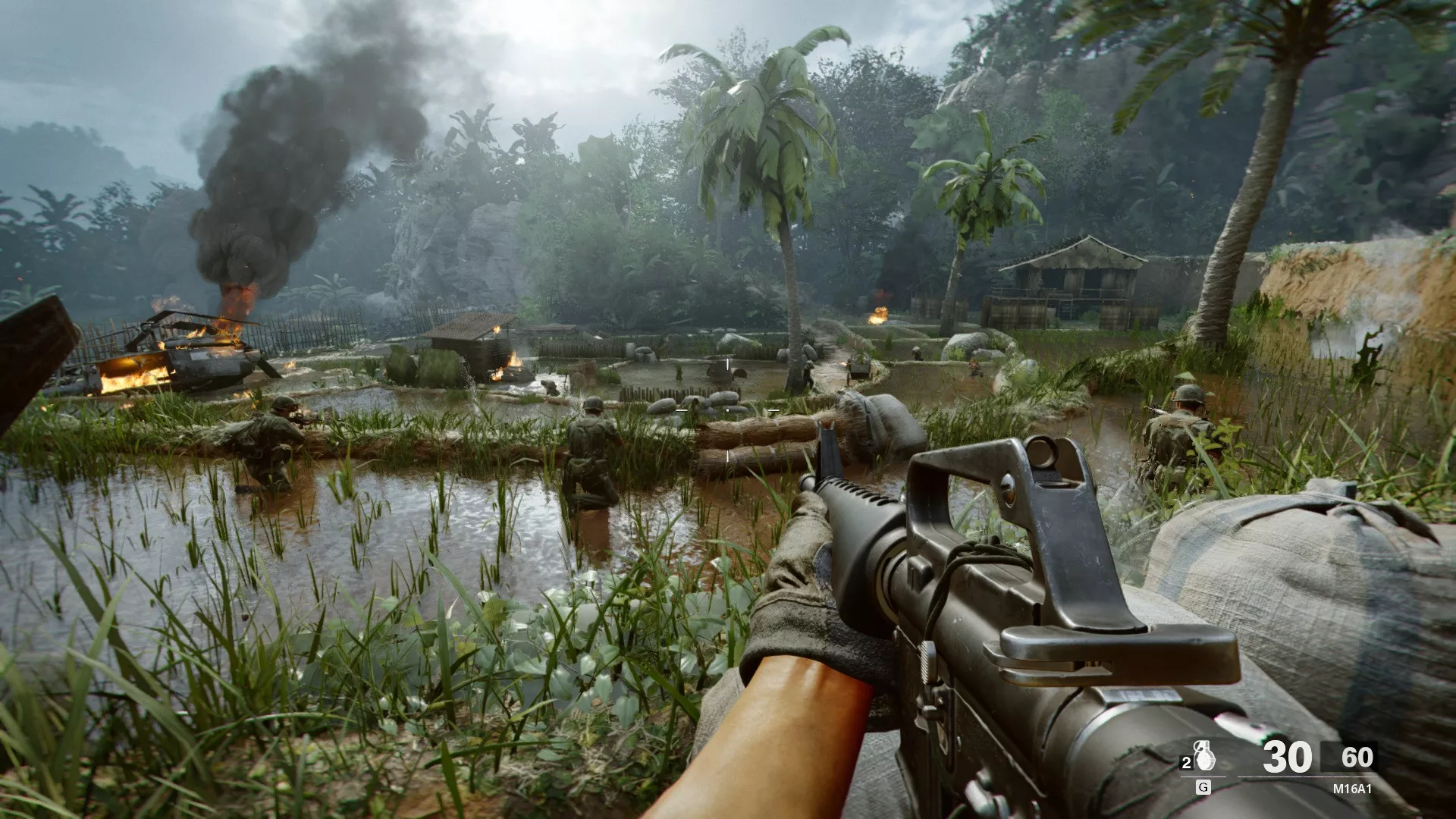Click the frag grenade icon in the HUD

1204,757
